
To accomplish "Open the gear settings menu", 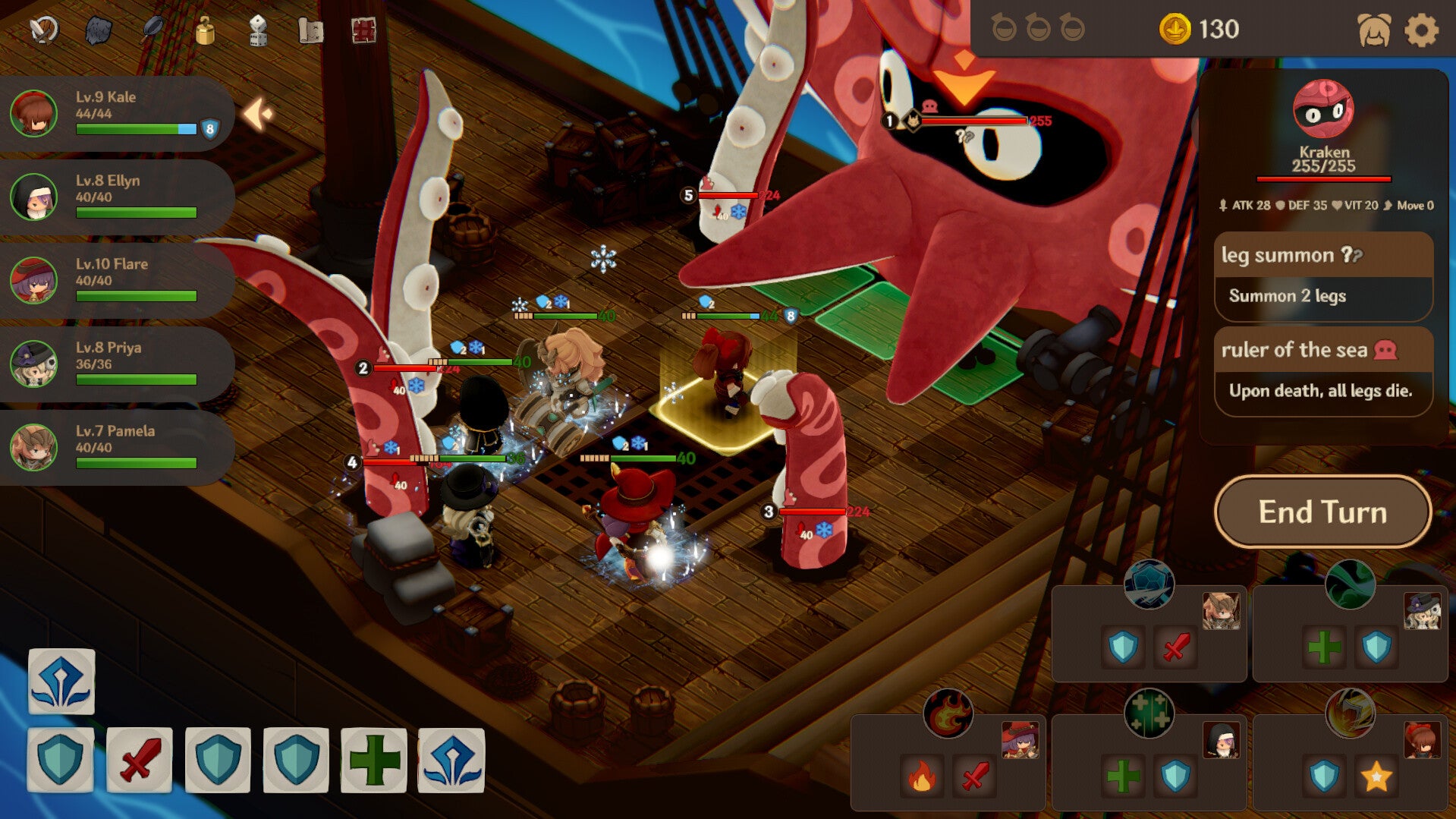I will tap(1421, 30).
